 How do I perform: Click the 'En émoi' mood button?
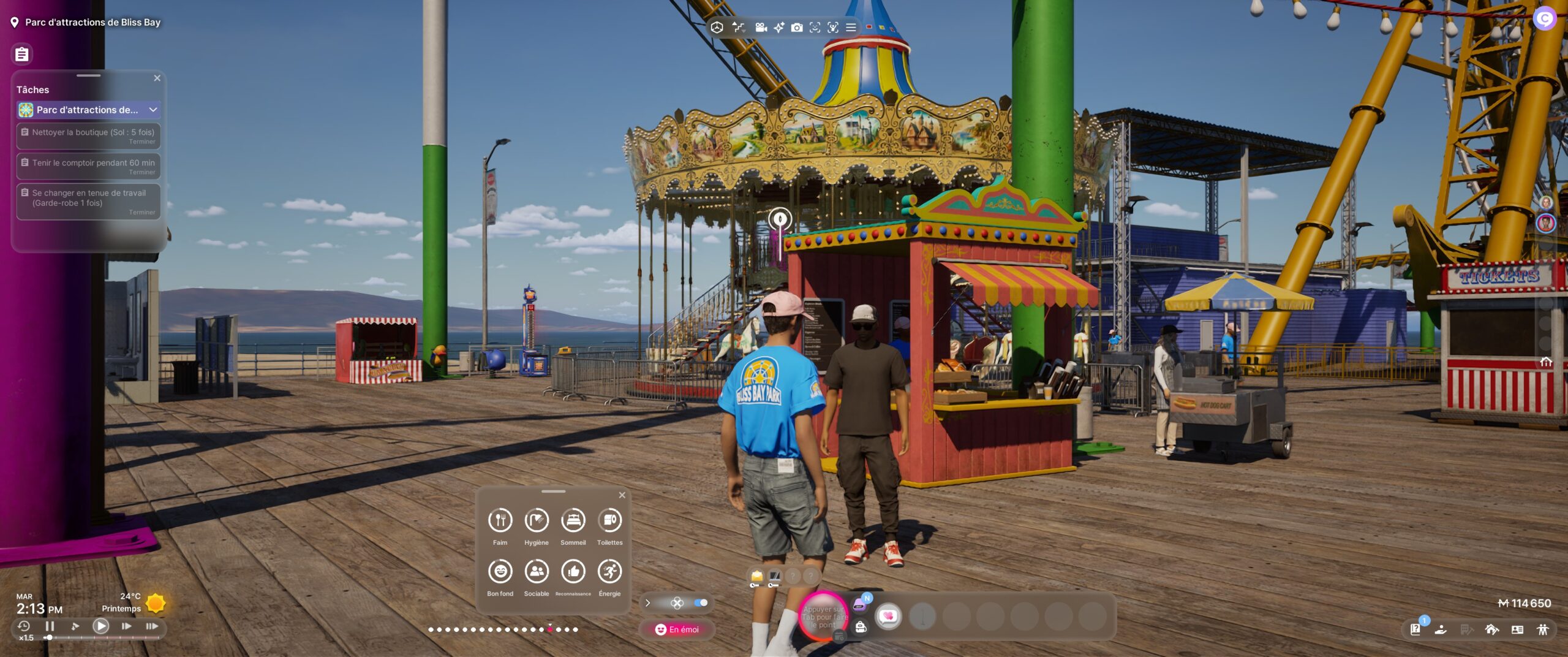coord(677,629)
